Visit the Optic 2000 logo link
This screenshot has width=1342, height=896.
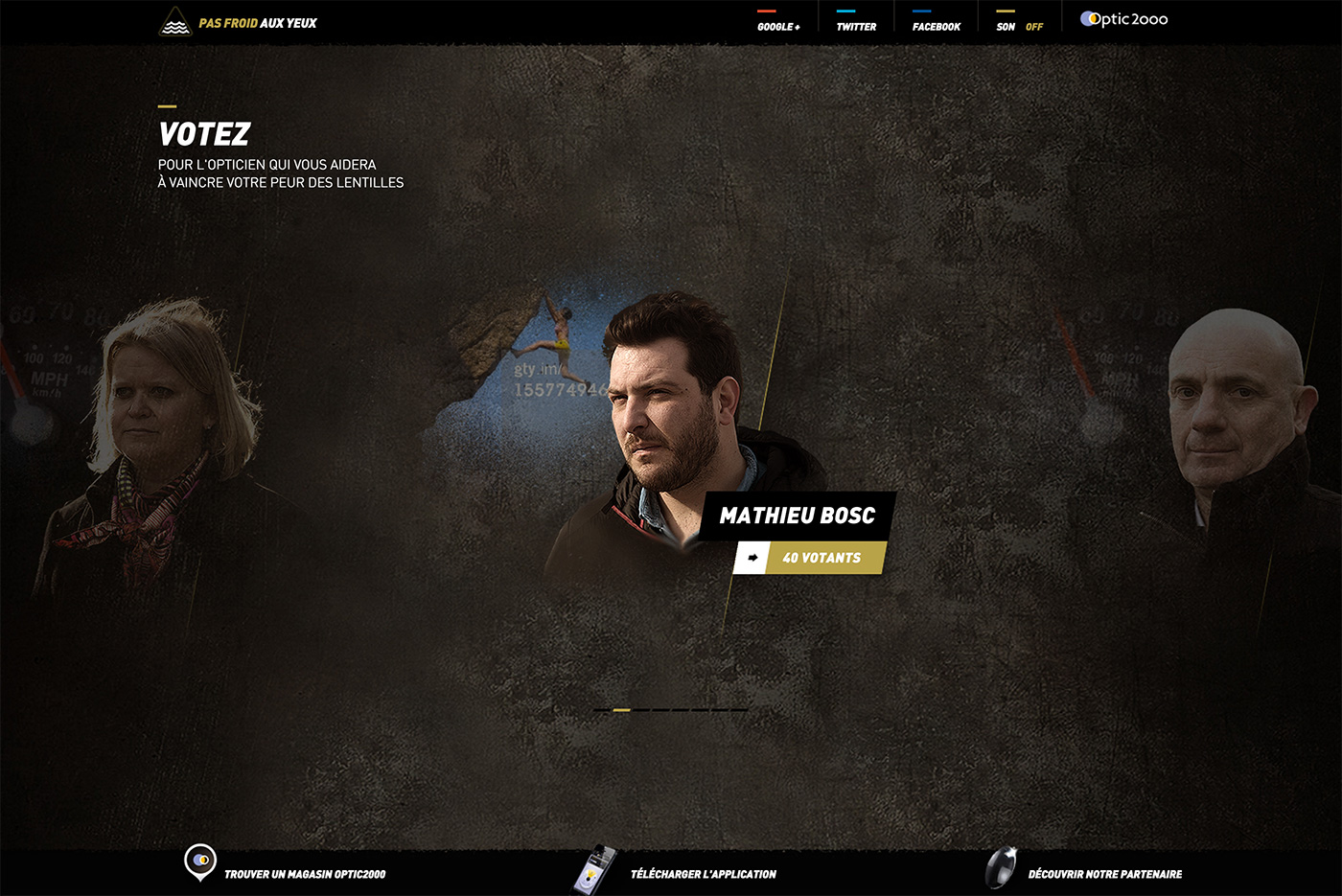pos(1123,19)
